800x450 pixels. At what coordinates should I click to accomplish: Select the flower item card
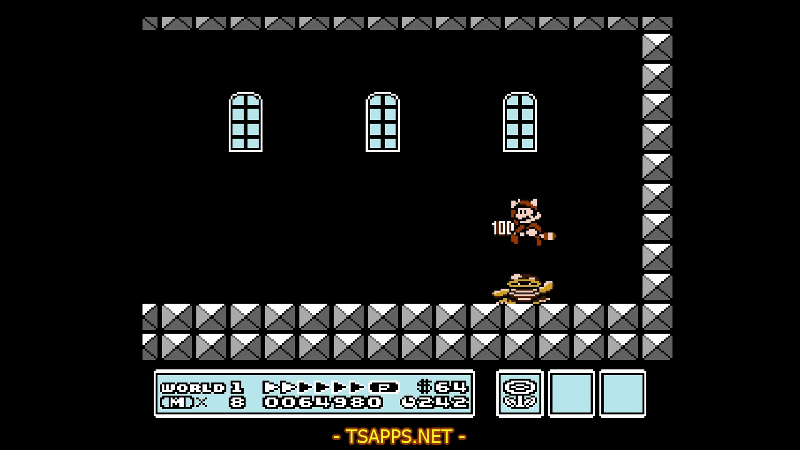520,393
